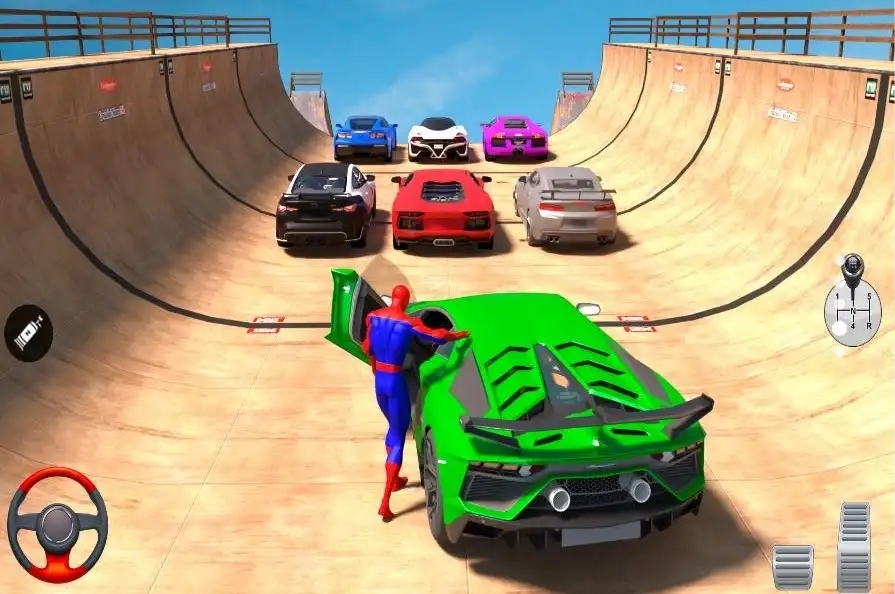Image resolution: width=895 pixels, height=594 pixels.
Task: Step on the brake pedal
Action: (x=793, y=566)
